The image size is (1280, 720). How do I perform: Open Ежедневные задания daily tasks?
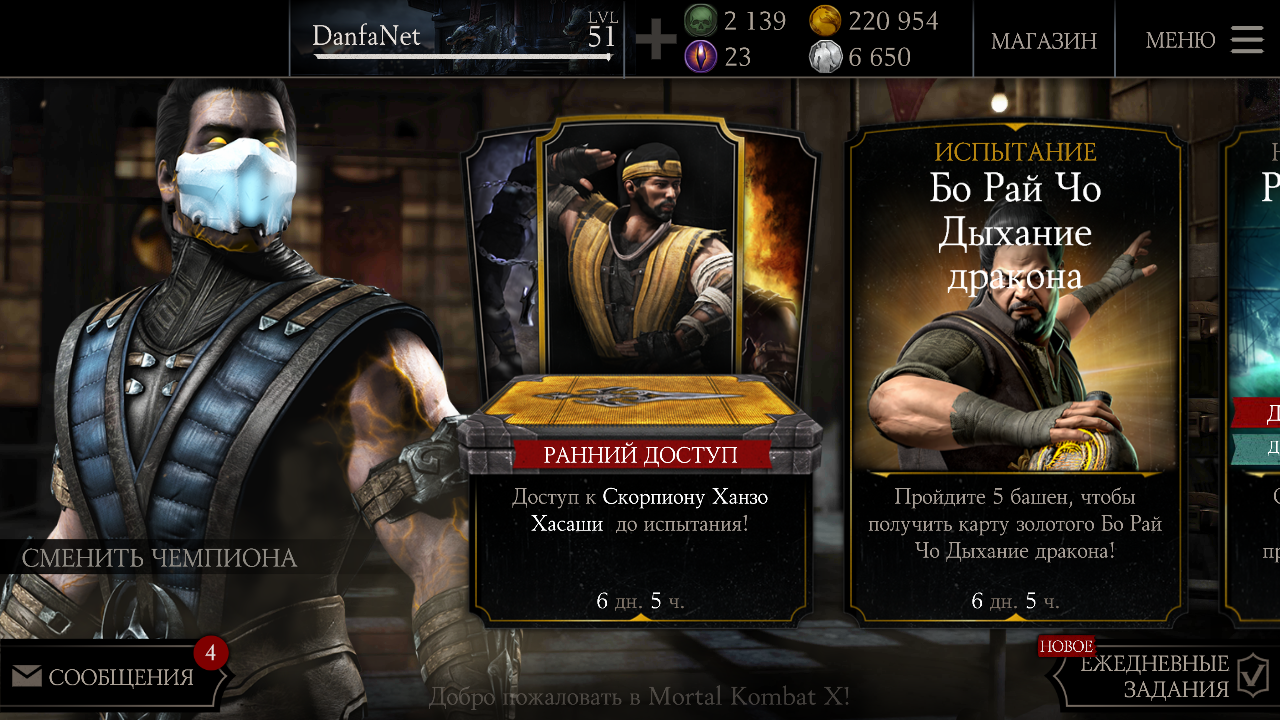point(1165,677)
